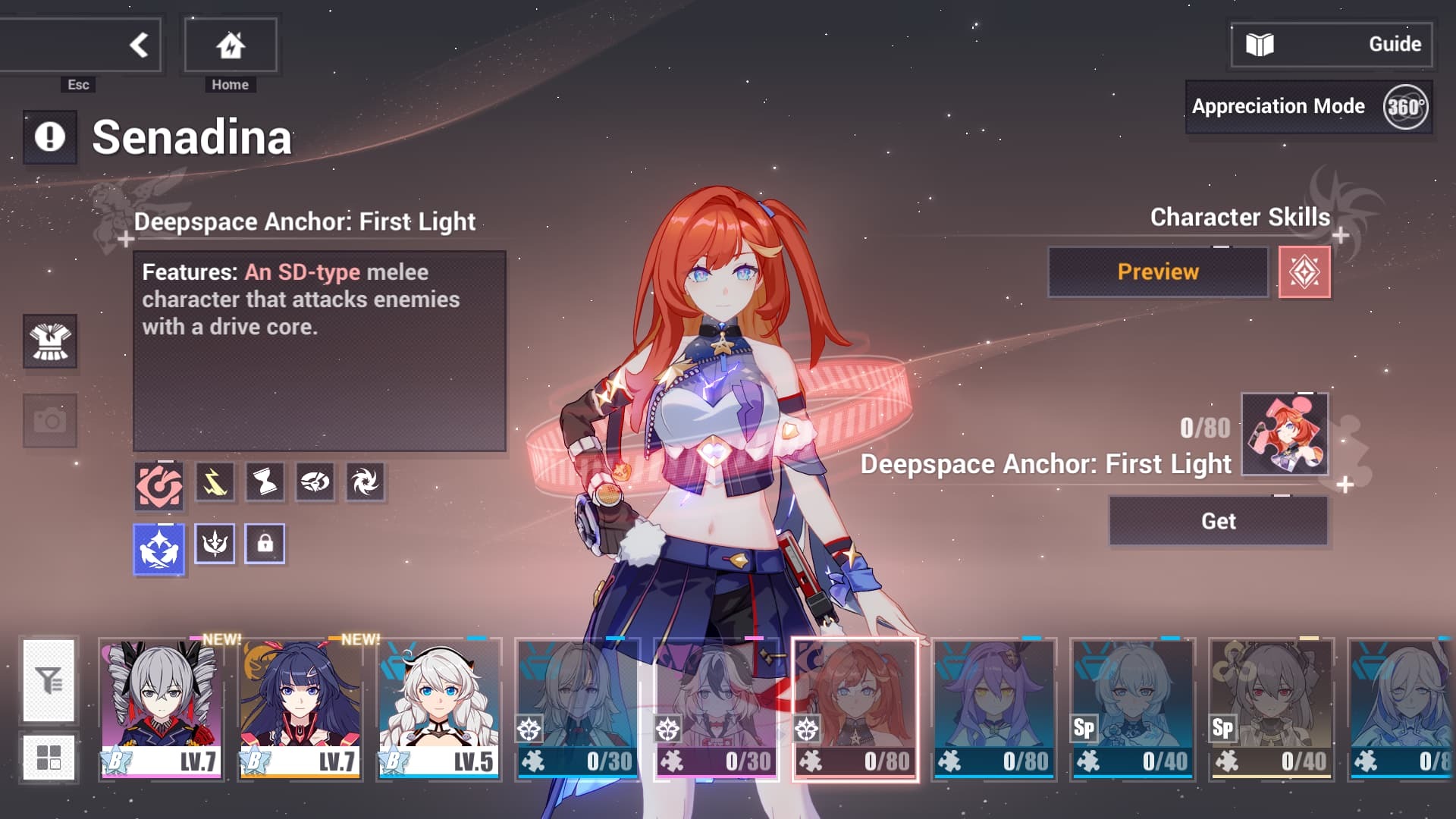Select the blue star emblem icon
1456x819 pixels.
pyautogui.click(x=159, y=548)
